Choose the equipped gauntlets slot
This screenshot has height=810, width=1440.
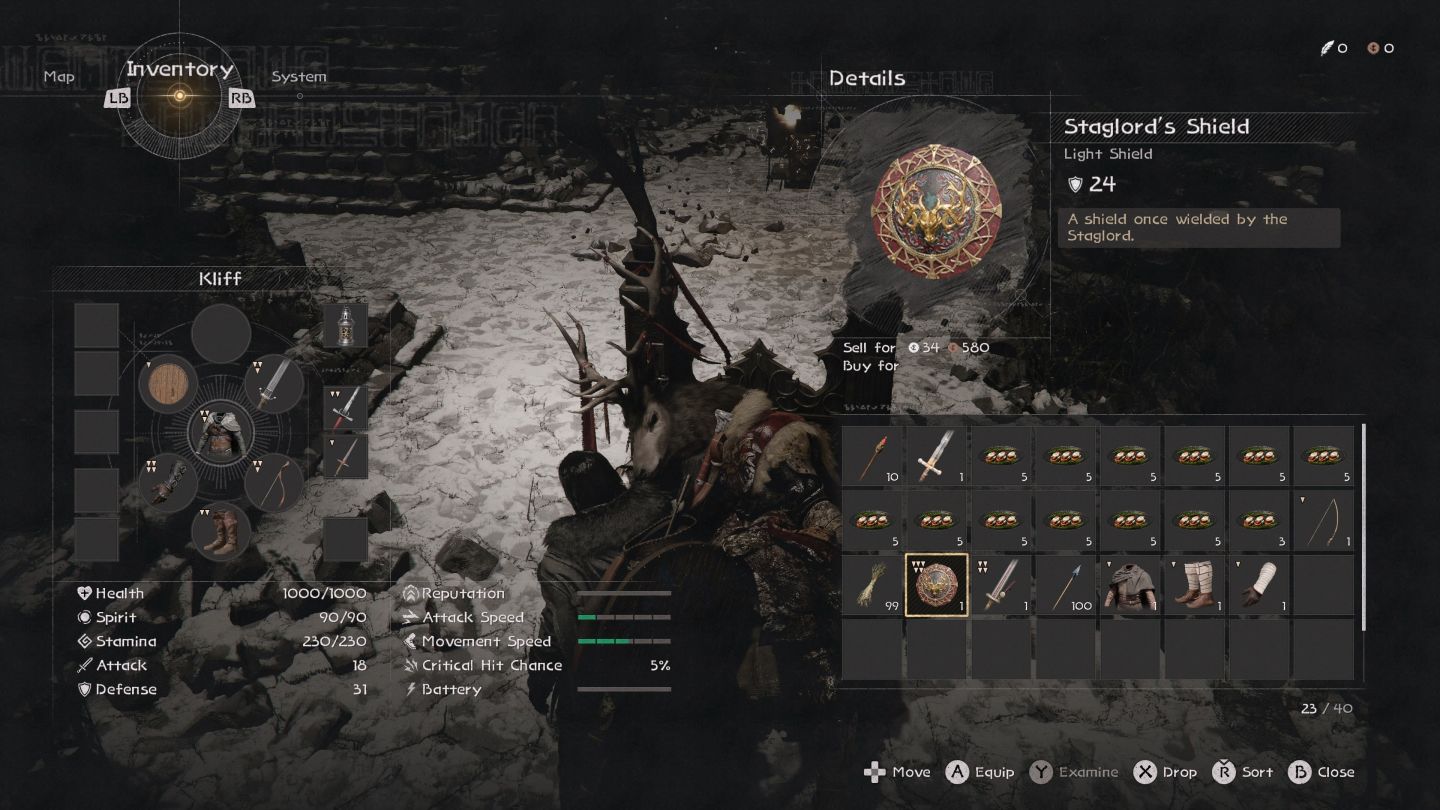(x=168, y=482)
